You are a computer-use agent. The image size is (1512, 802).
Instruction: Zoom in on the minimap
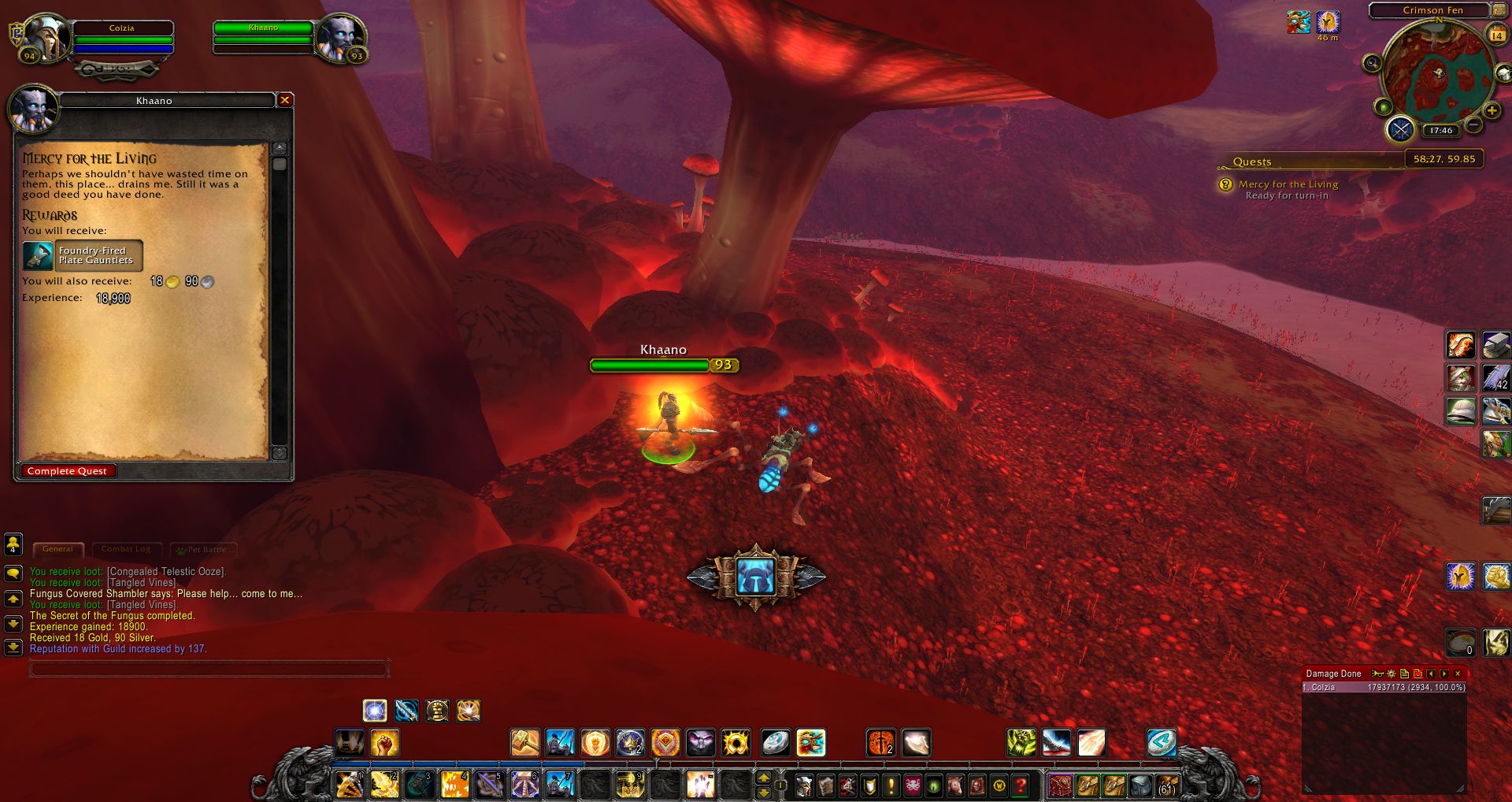(1492, 110)
